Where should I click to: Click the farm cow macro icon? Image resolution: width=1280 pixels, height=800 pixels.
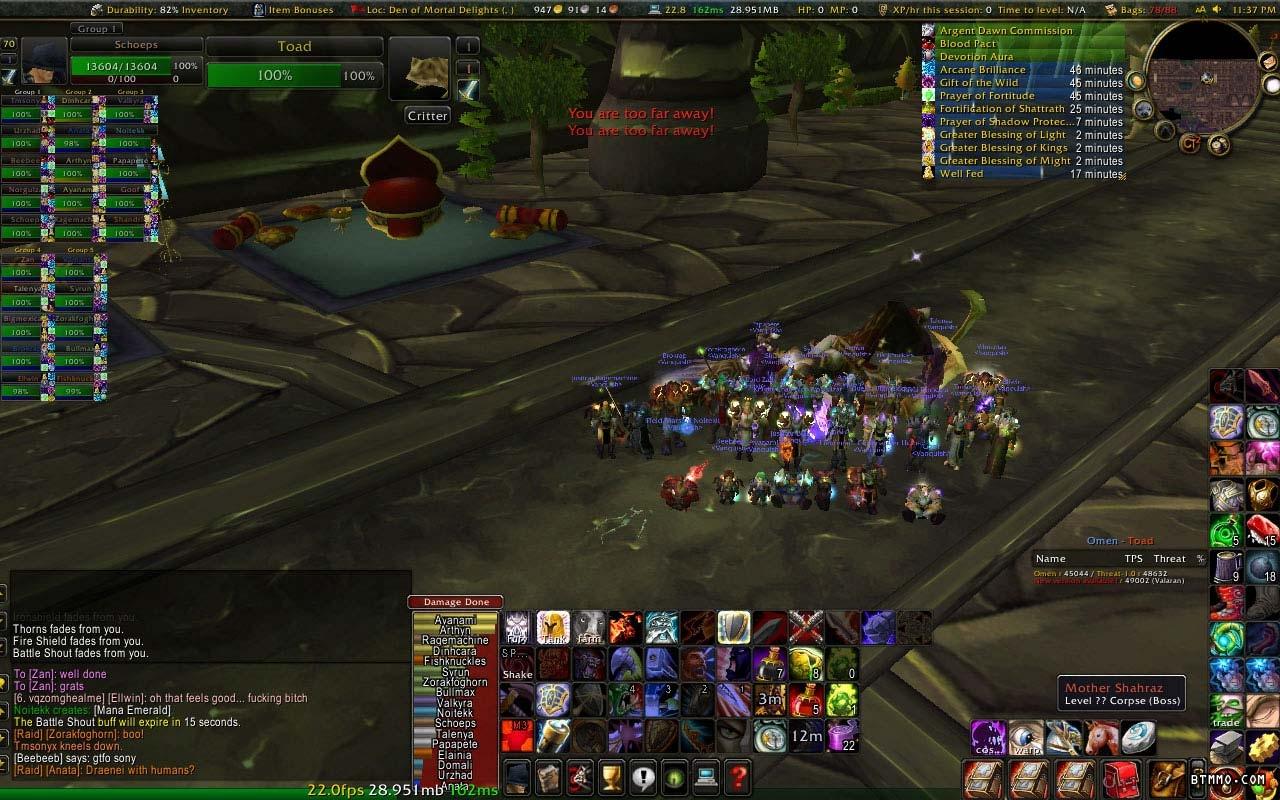coord(589,628)
